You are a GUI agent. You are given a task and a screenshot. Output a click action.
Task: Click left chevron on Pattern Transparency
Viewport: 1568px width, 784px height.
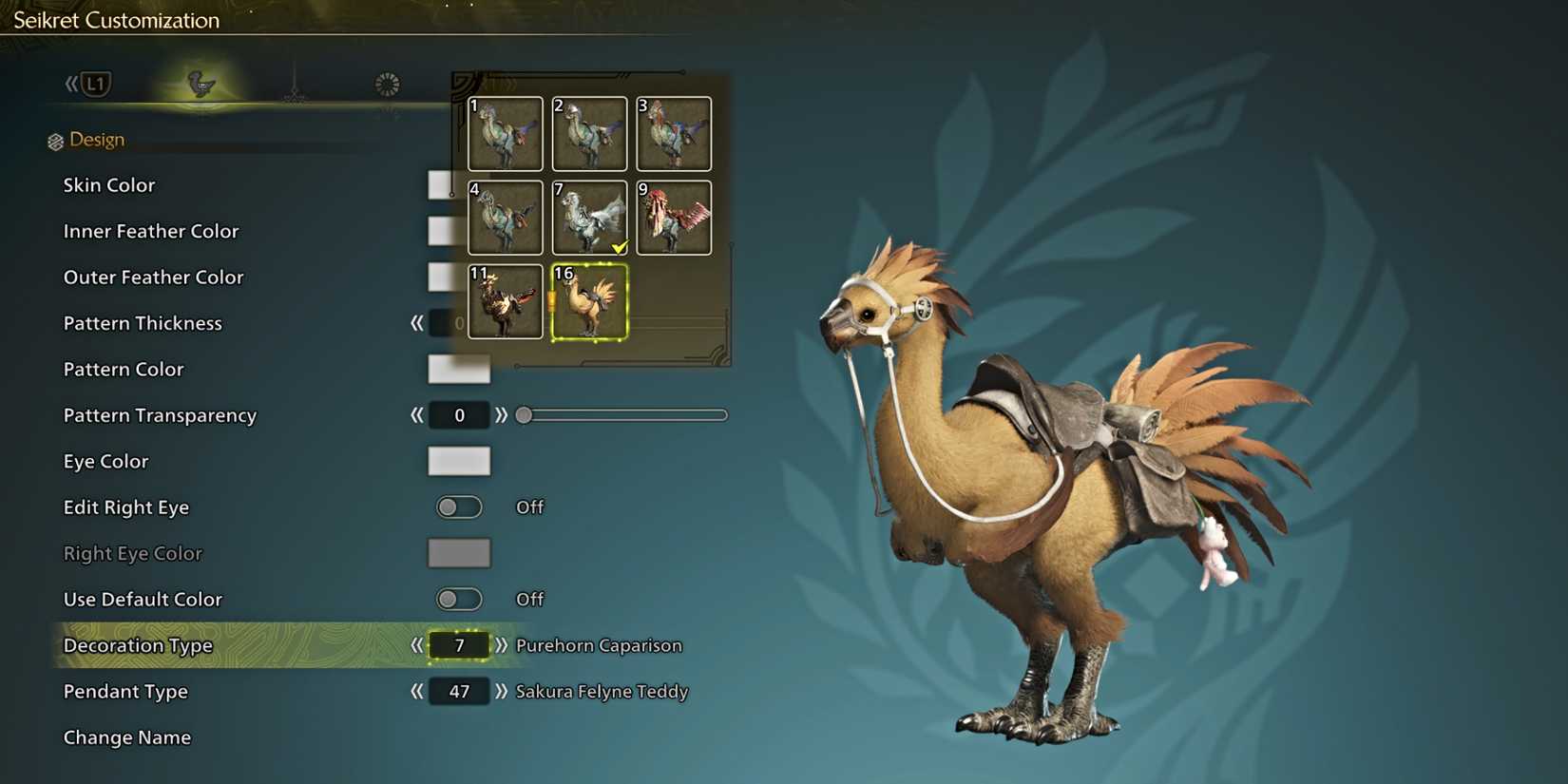(415, 415)
